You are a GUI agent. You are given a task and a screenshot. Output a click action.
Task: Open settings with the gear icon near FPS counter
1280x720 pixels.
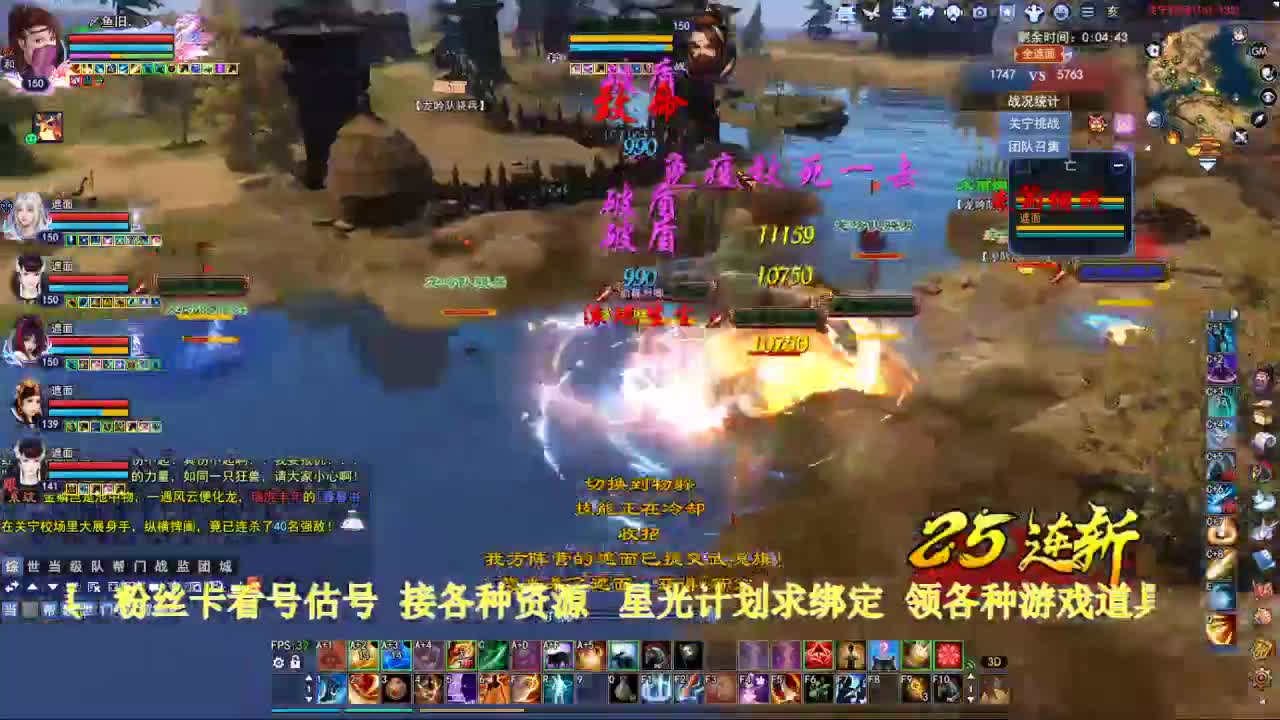pos(278,660)
